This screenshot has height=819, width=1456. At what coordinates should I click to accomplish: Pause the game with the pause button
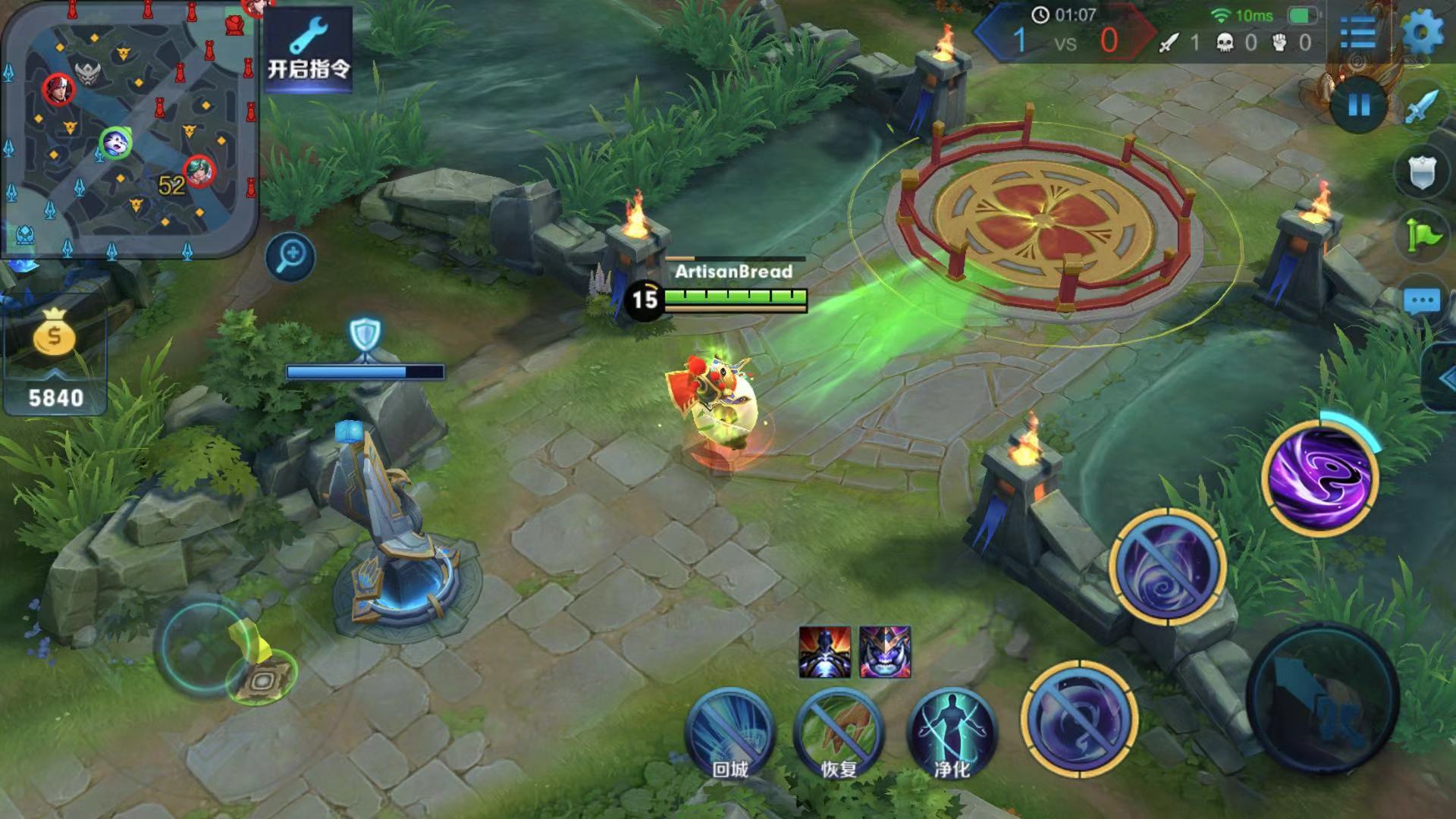coord(1359,105)
